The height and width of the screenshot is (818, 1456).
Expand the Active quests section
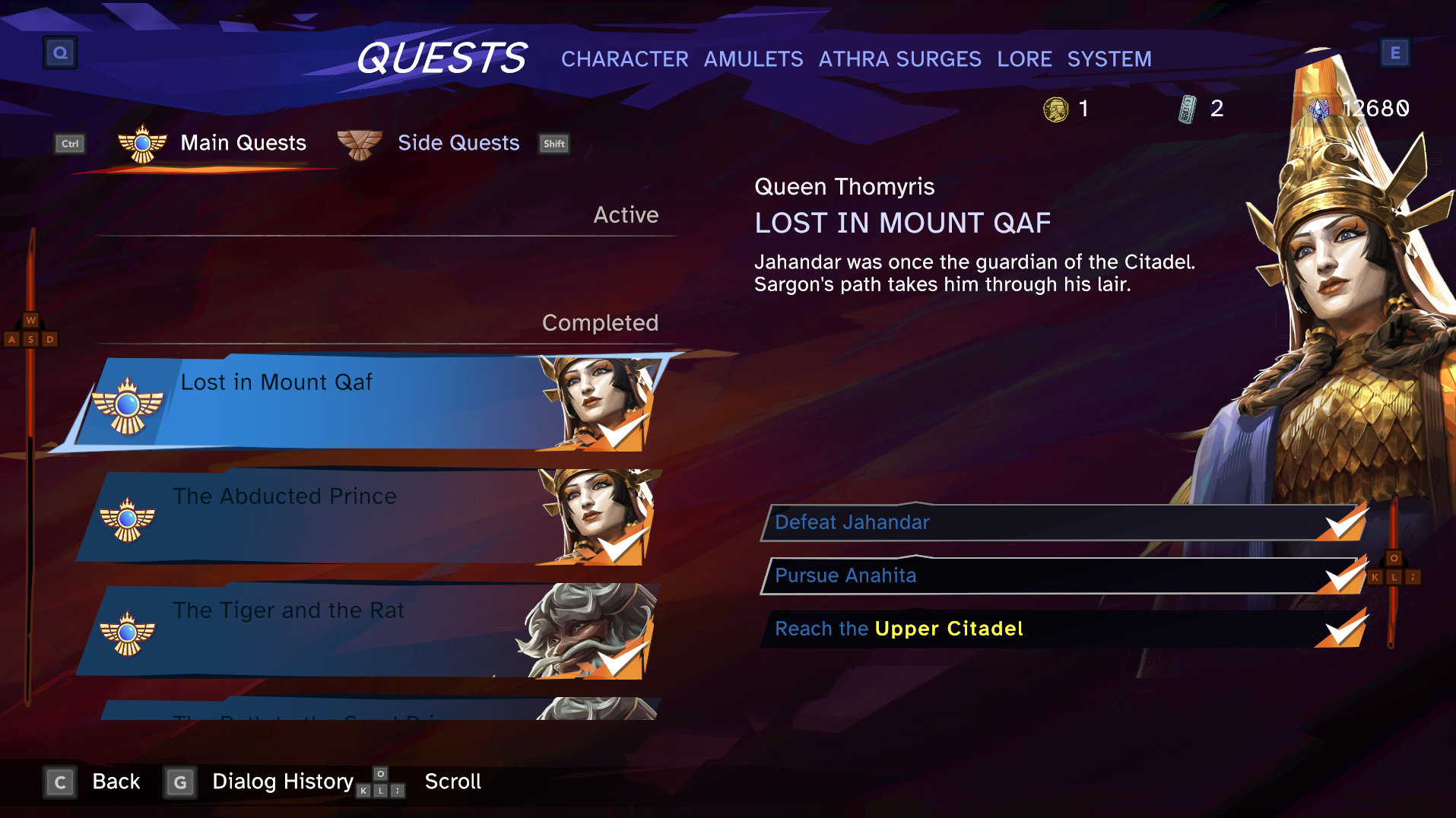(x=626, y=214)
